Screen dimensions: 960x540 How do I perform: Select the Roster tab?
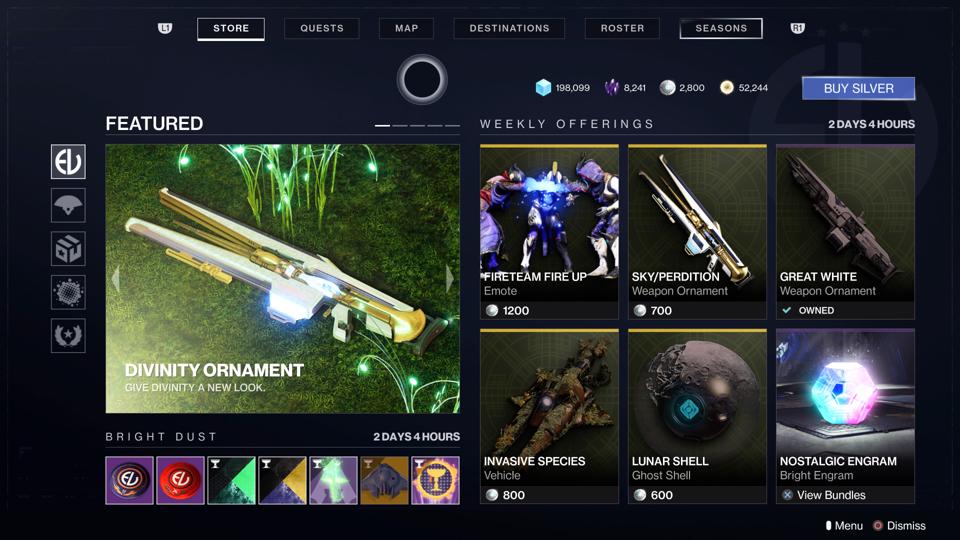tap(622, 28)
